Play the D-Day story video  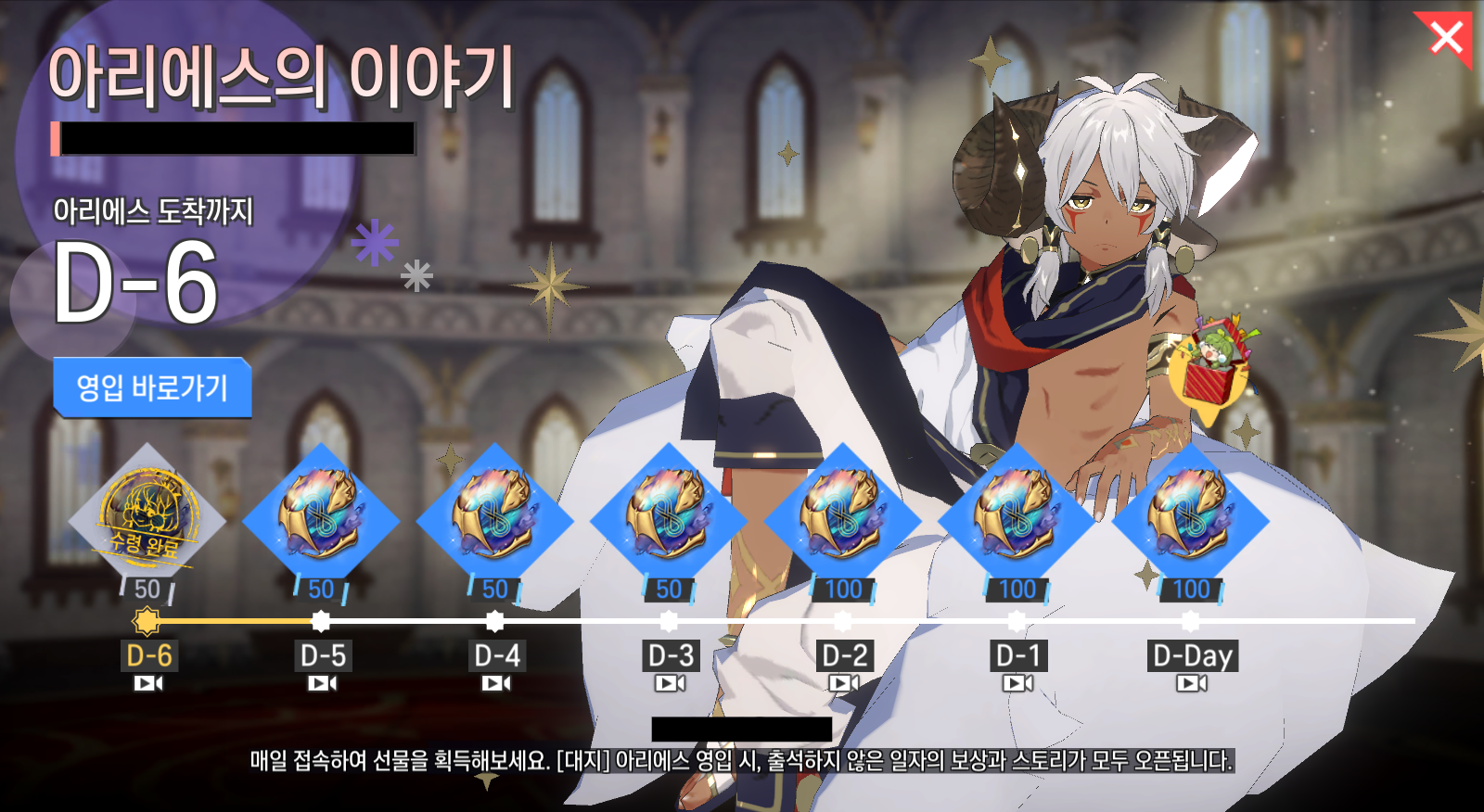[x=1192, y=684]
